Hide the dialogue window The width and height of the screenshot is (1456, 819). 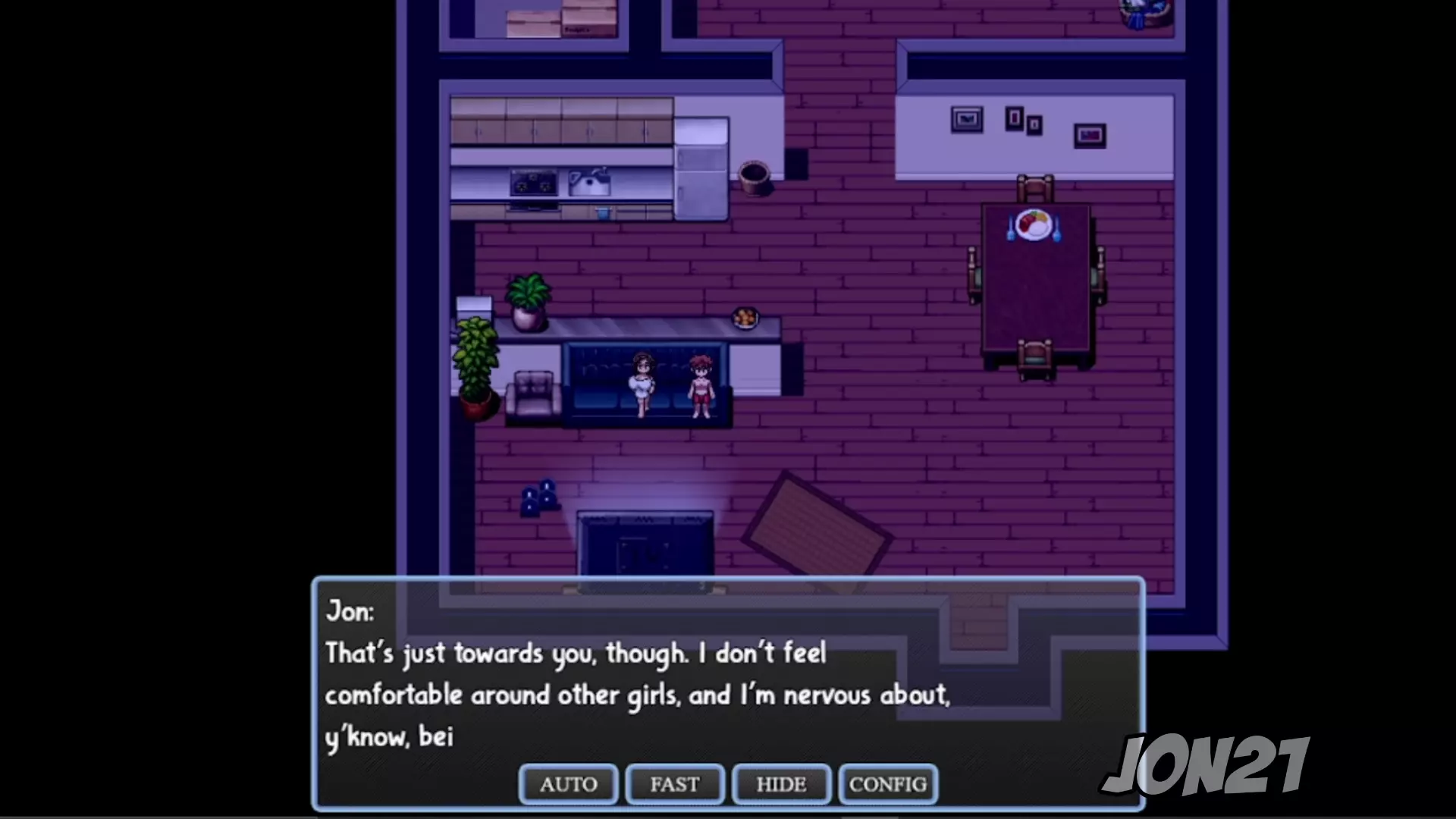(x=781, y=784)
